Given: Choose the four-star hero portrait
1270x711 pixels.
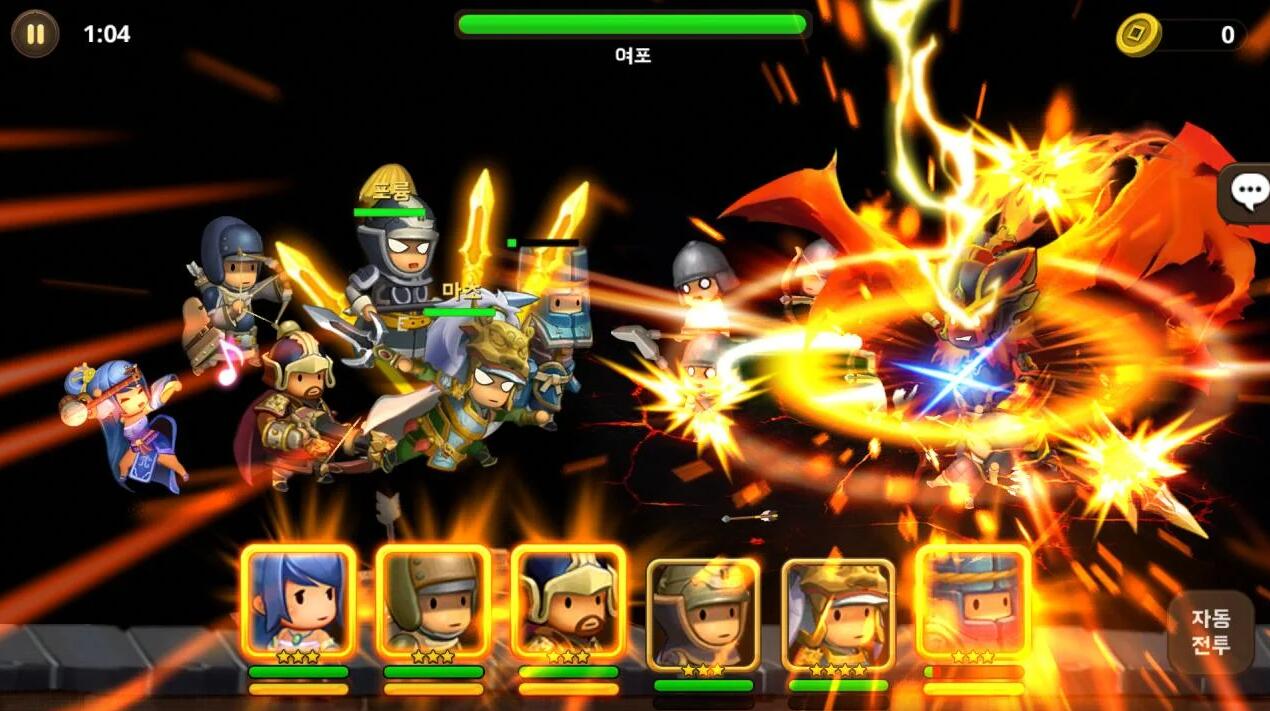Looking at the screenshot, I should point(838,612).
